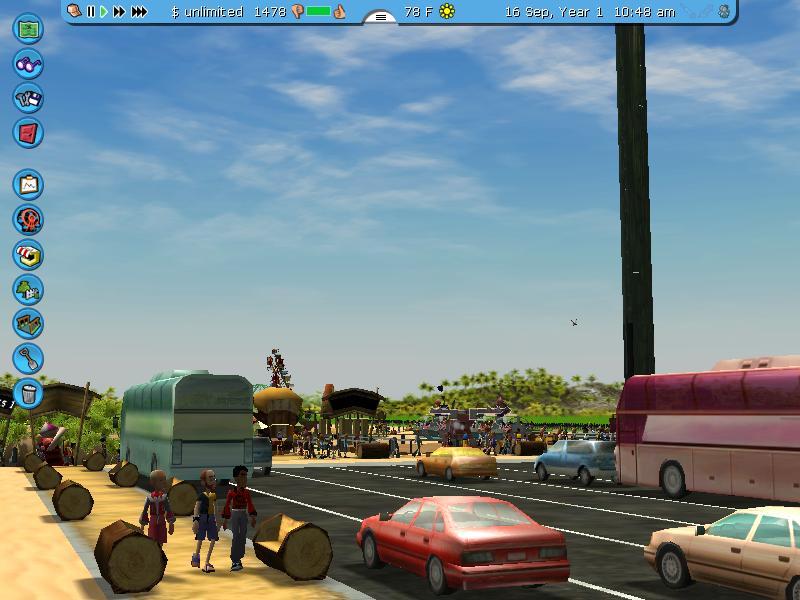Open the paths and fences menu
The width and height of the screenshot is (800, 600).
pyautogui.click(x=28, y=323)
